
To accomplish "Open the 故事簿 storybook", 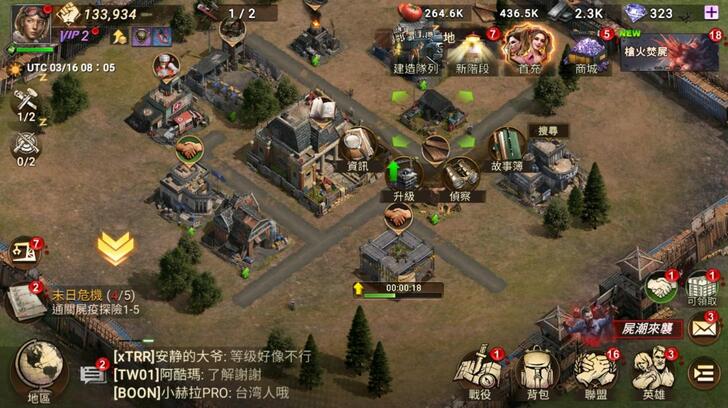I will [508, 150].
